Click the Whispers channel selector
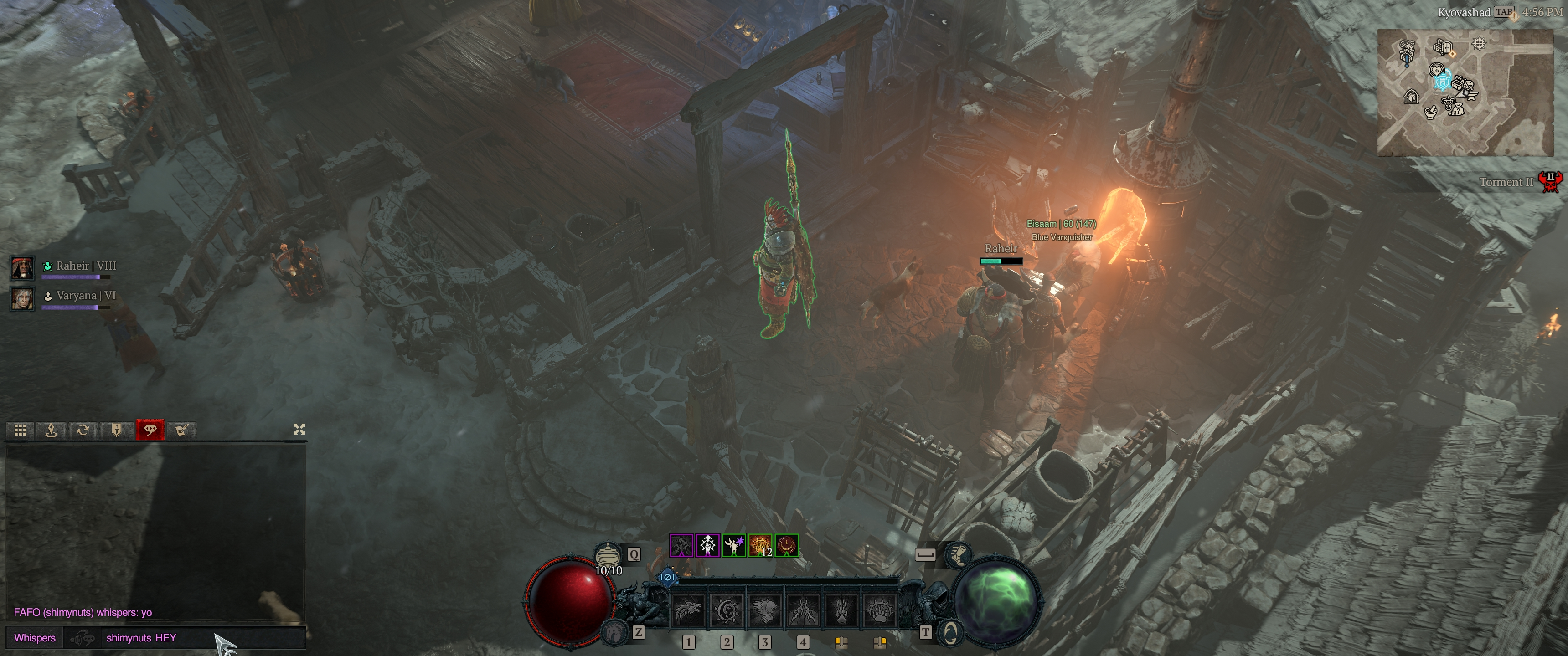 coord(35,638)
